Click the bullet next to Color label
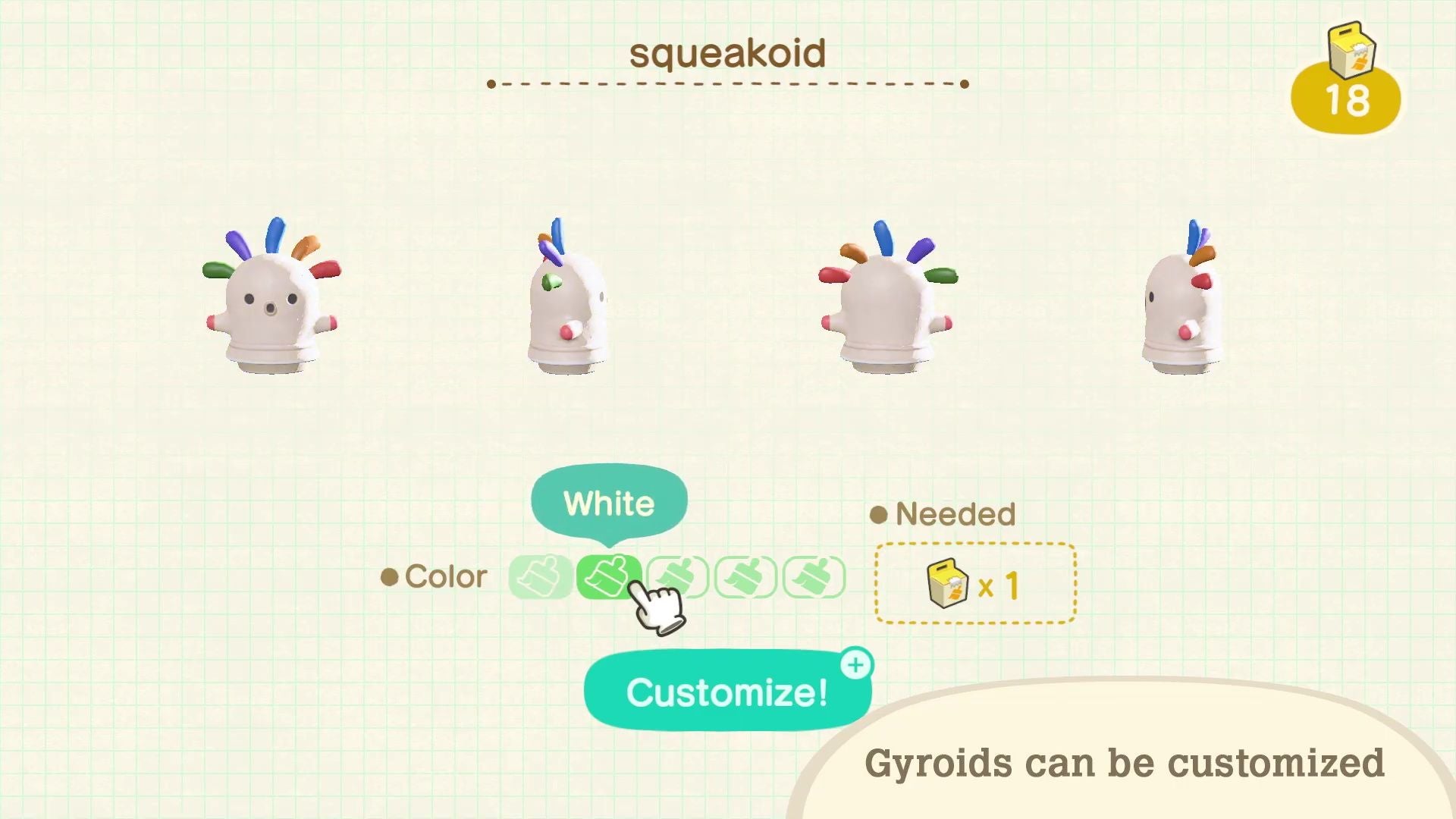 (x=390, y=578)
